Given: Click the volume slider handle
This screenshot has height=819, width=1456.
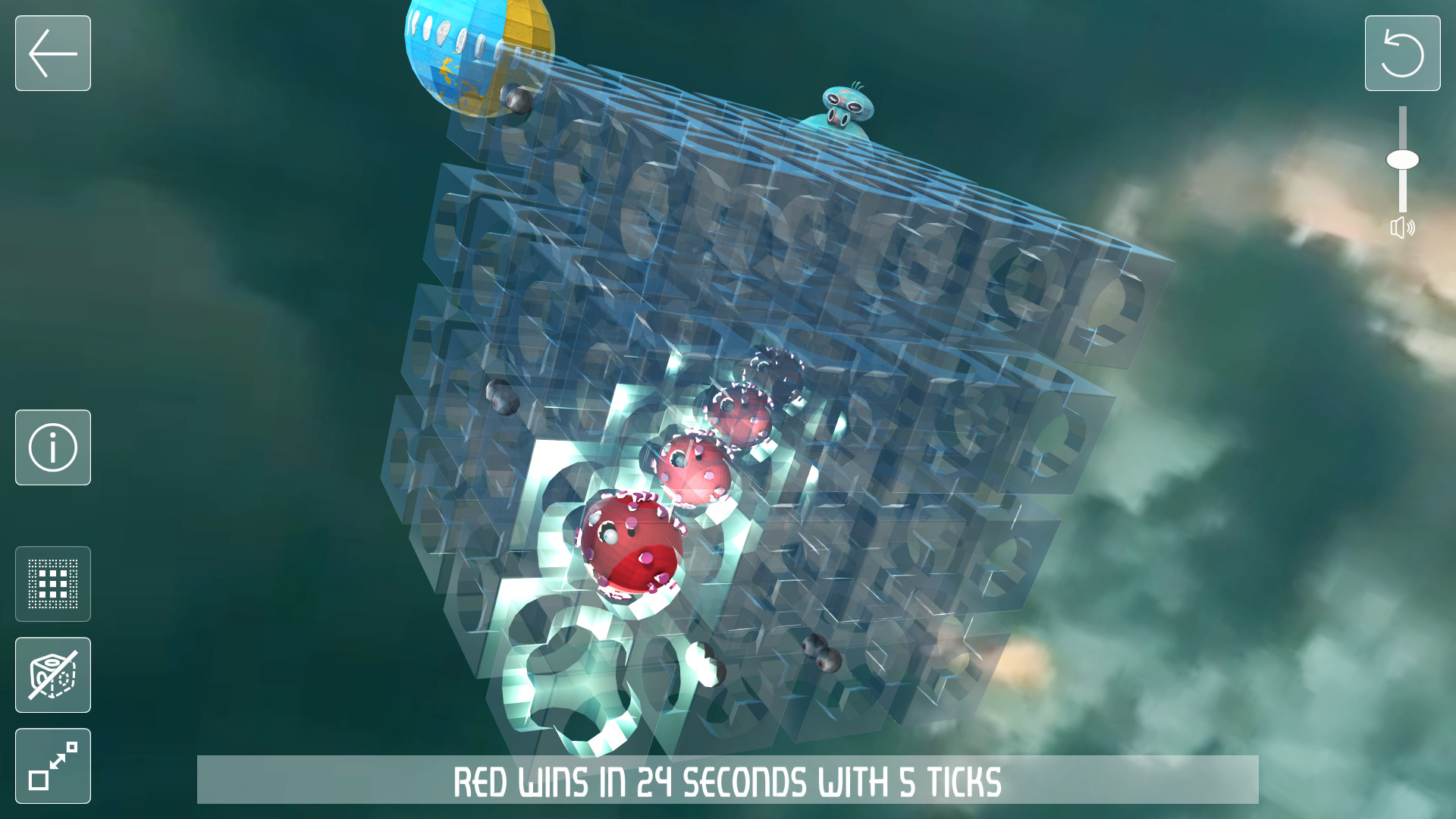Looking at the screenshot, I should [1404, 158].
